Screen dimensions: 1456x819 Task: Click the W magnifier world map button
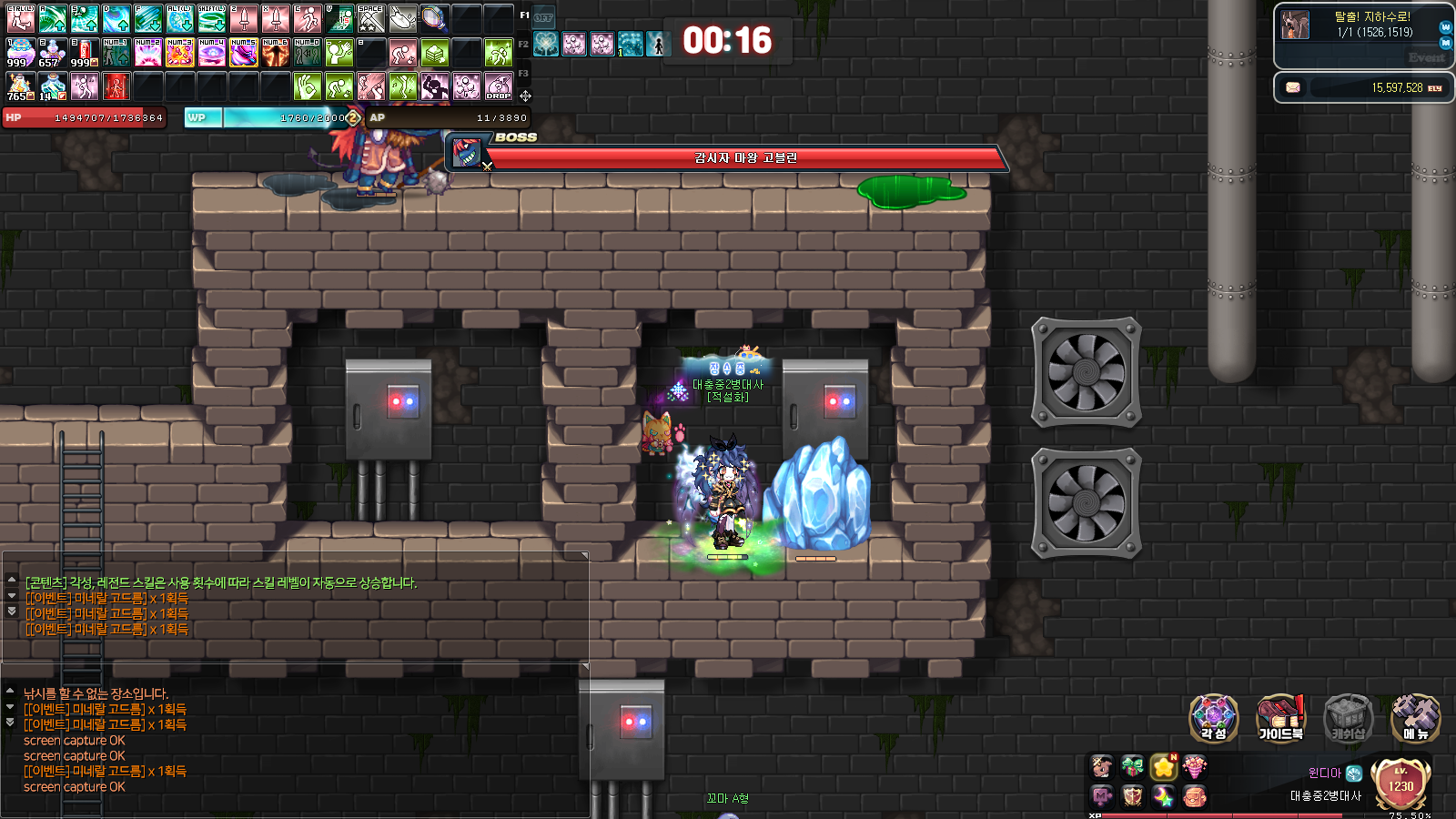(1446, 27)
